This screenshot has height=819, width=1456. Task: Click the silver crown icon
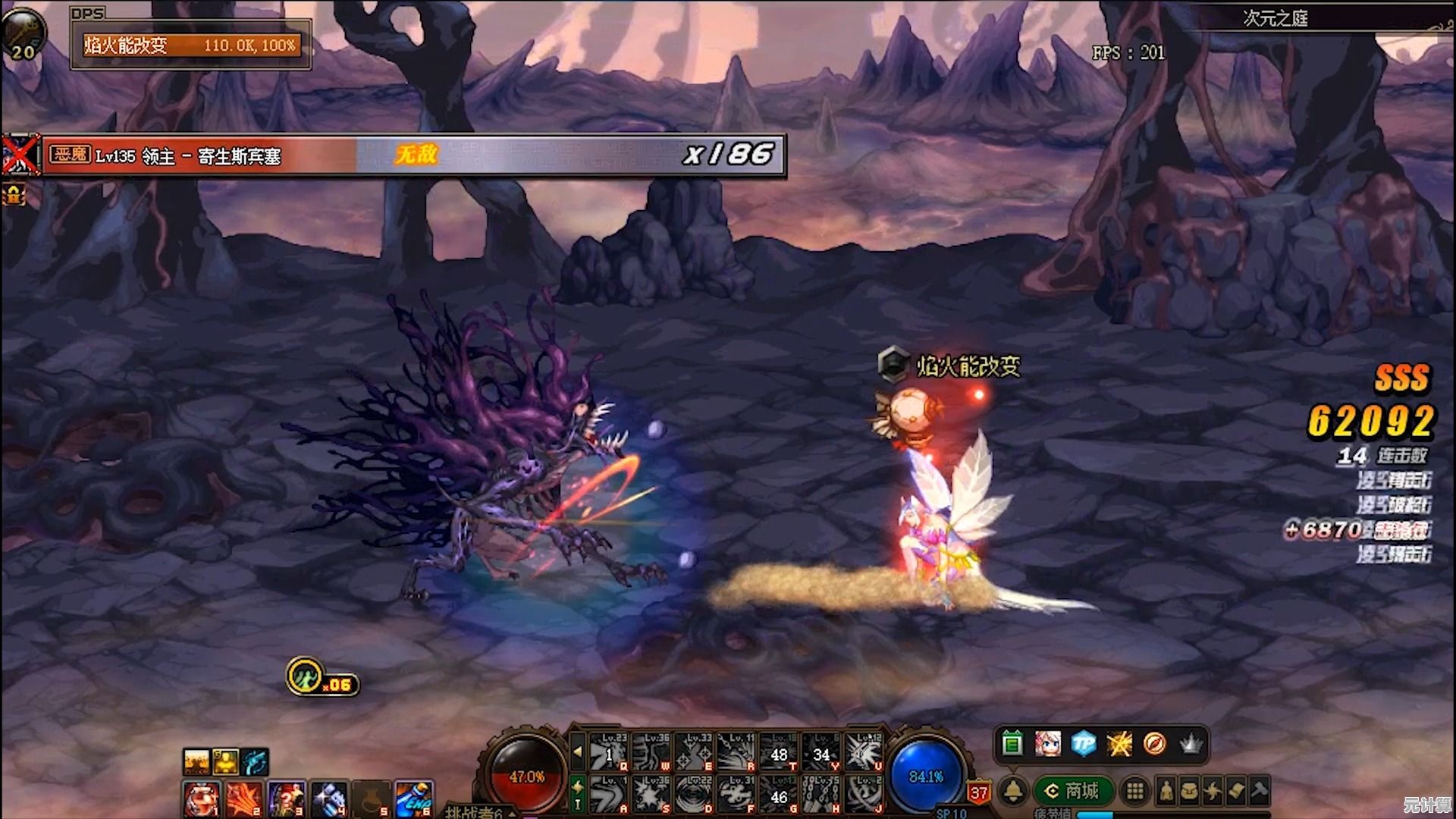[x=1191, y=744]
